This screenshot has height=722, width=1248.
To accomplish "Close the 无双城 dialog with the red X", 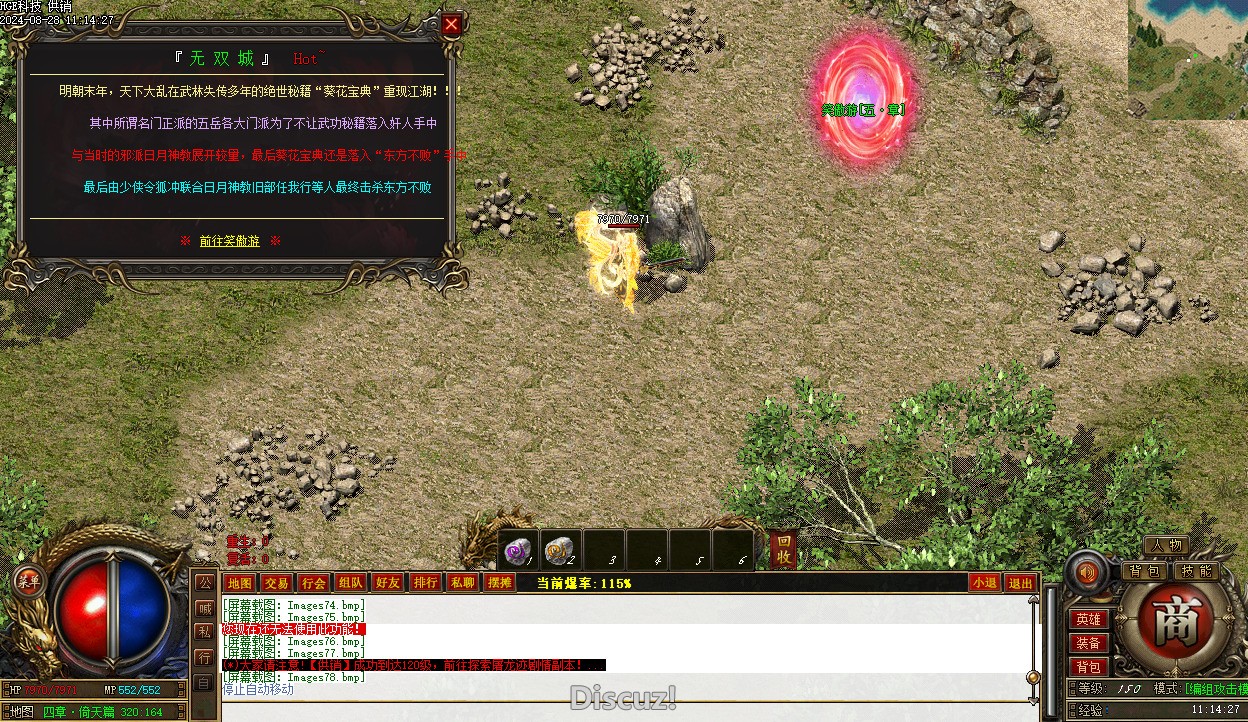I will (x=452, y=24).
